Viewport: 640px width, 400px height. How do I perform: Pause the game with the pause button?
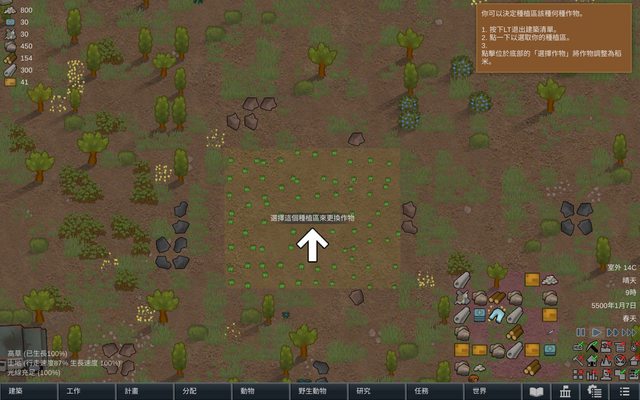[580, 331]
